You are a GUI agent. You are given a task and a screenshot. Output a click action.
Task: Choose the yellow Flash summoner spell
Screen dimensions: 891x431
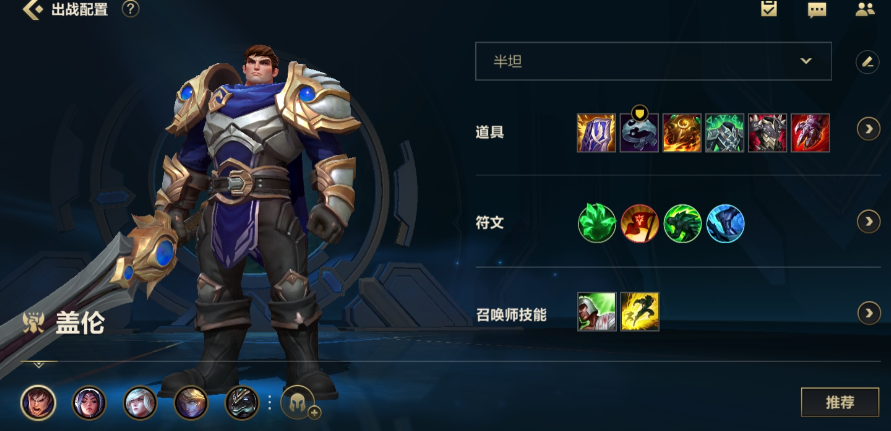coord(639,312)
